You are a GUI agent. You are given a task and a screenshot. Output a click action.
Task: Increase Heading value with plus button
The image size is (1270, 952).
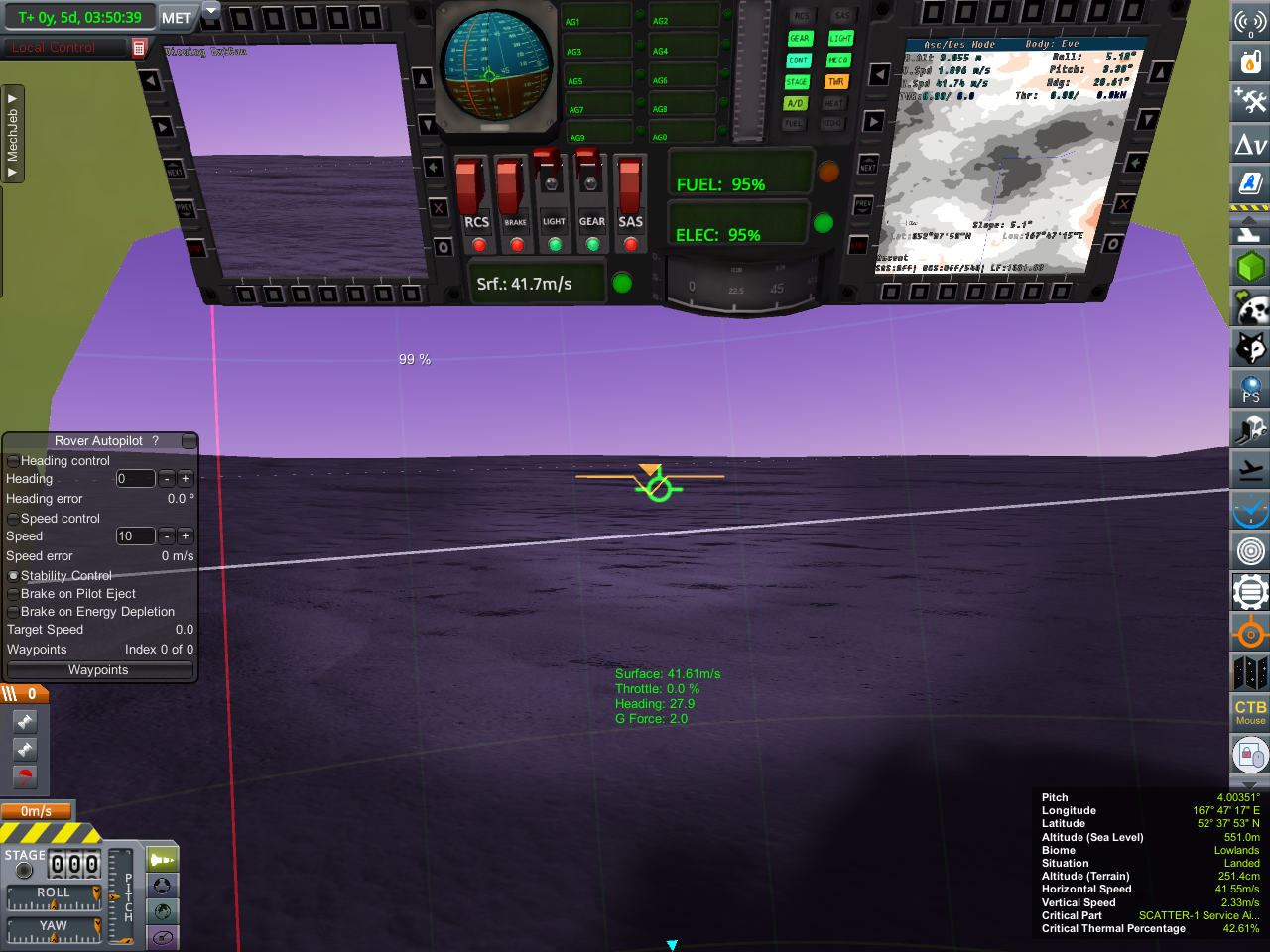(186, 479)
